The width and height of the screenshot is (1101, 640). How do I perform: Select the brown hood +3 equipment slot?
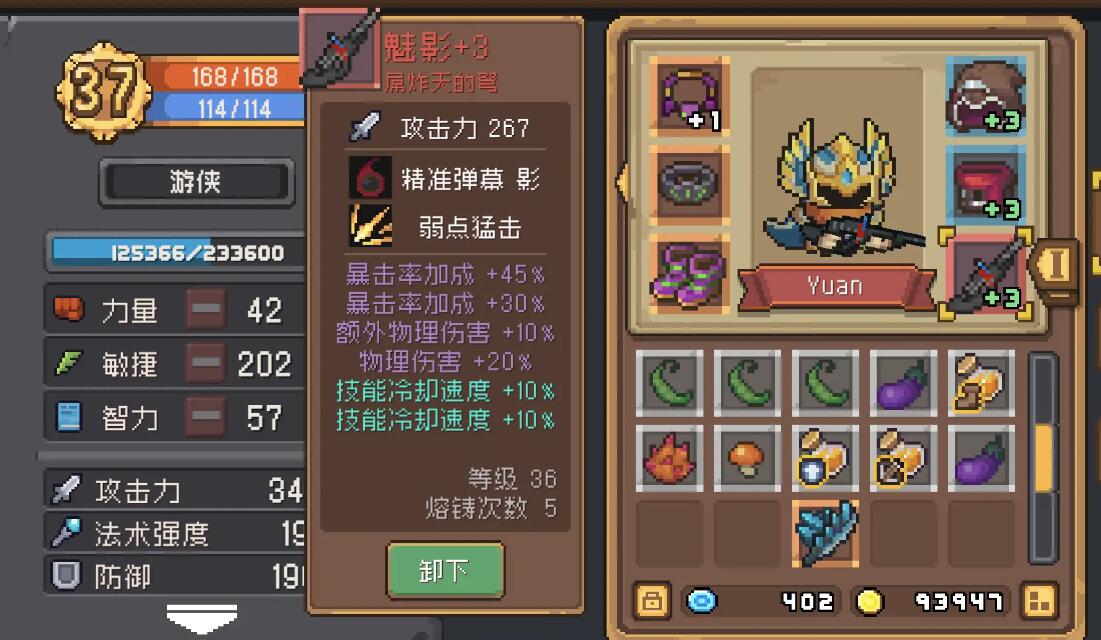(x=984, y=96)
